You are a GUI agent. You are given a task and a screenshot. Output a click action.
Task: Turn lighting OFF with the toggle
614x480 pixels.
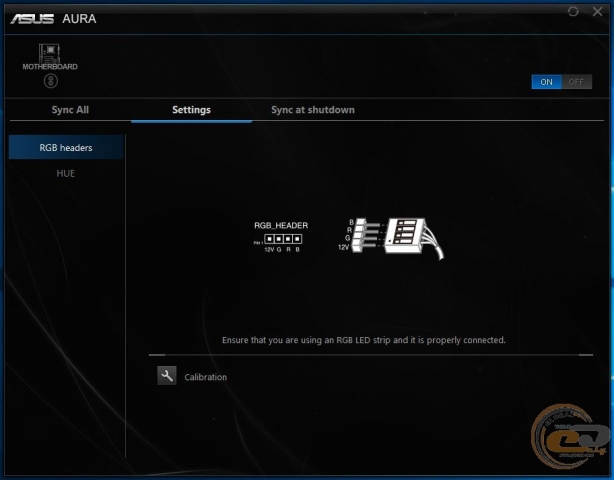pyautogui.click(x=577, y=82)
